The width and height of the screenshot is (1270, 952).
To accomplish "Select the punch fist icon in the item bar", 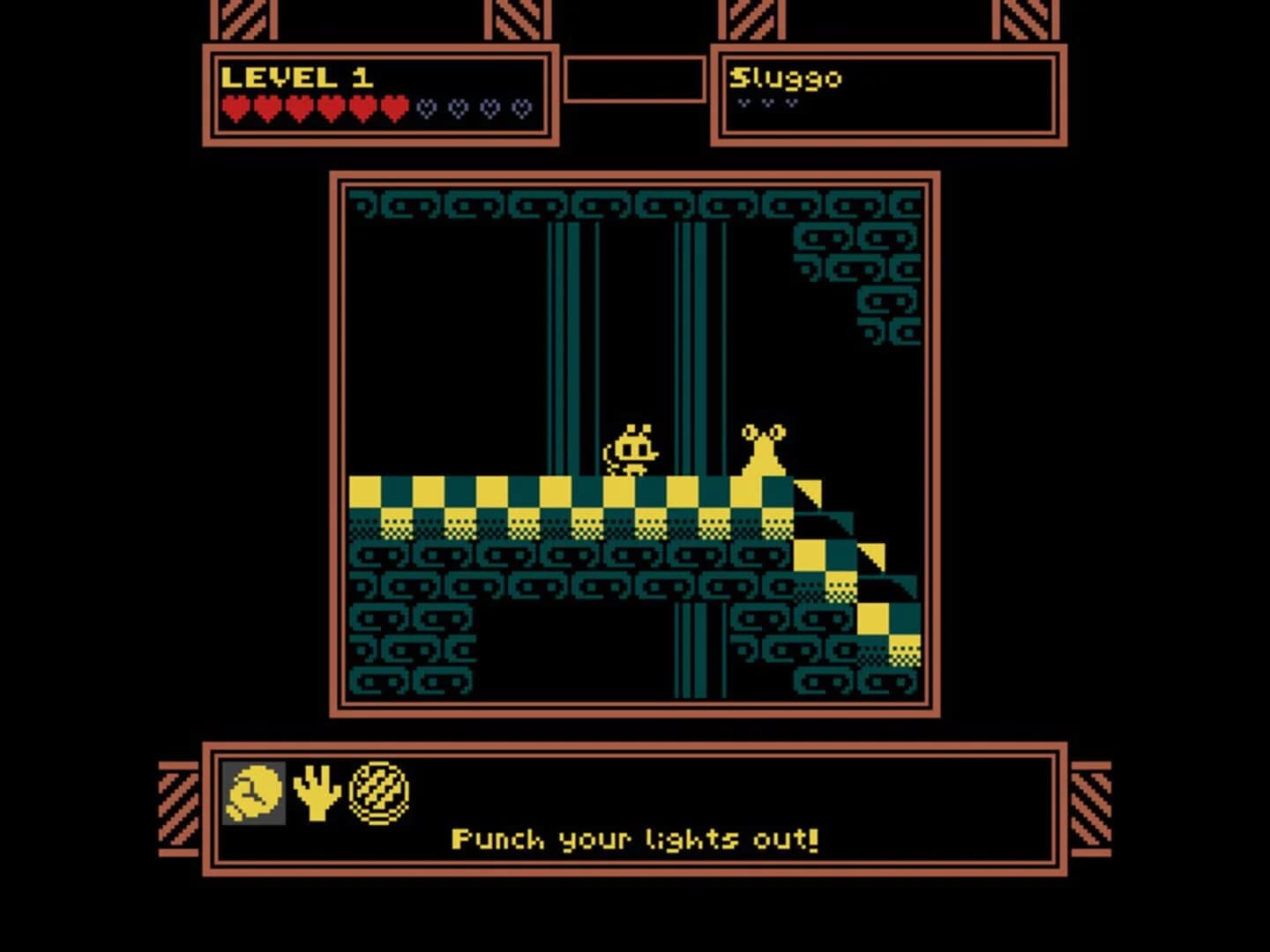I will [253, 792].
